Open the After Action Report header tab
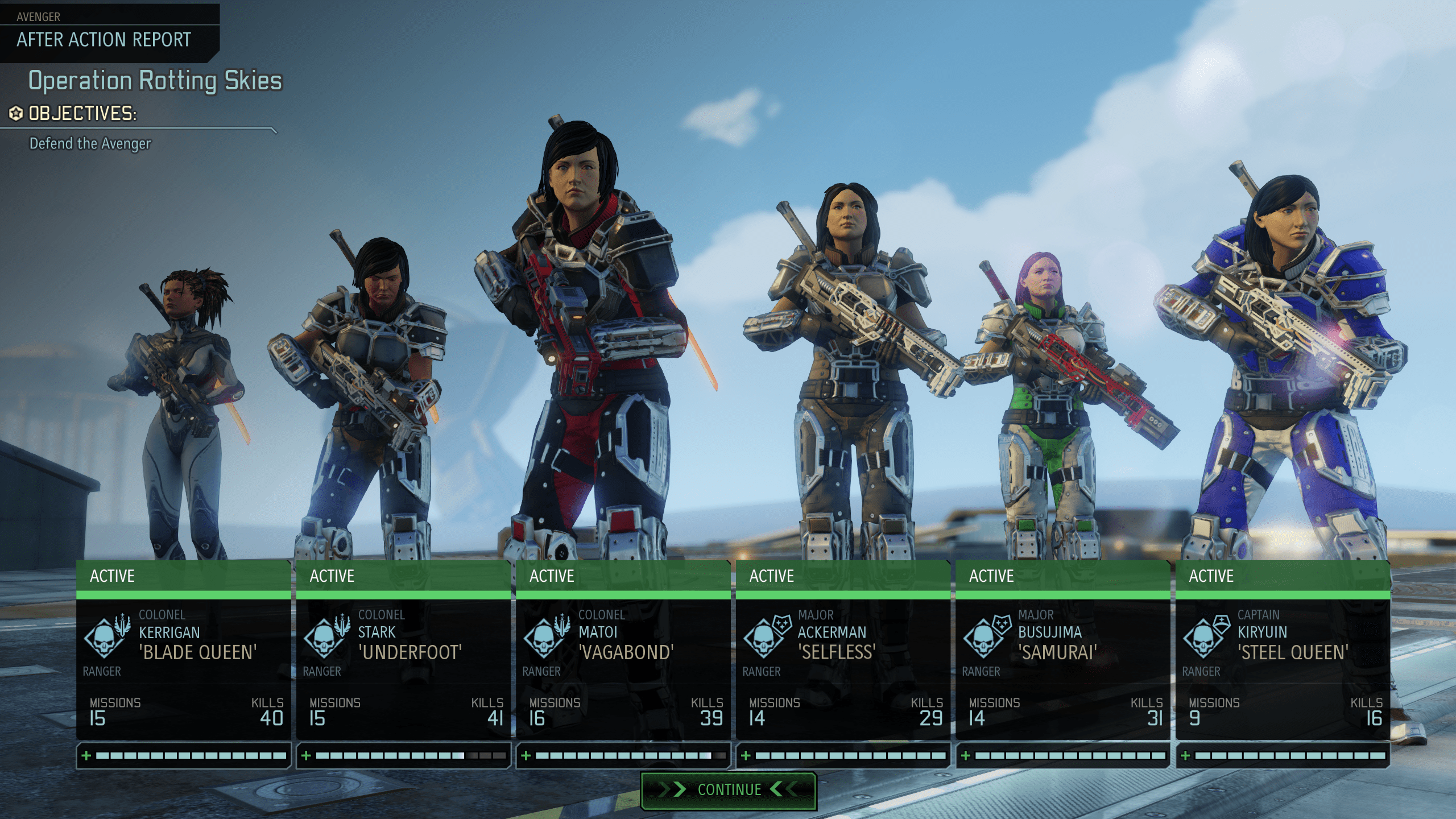This screenshot has height=819, width=1456. click(102, 40)
